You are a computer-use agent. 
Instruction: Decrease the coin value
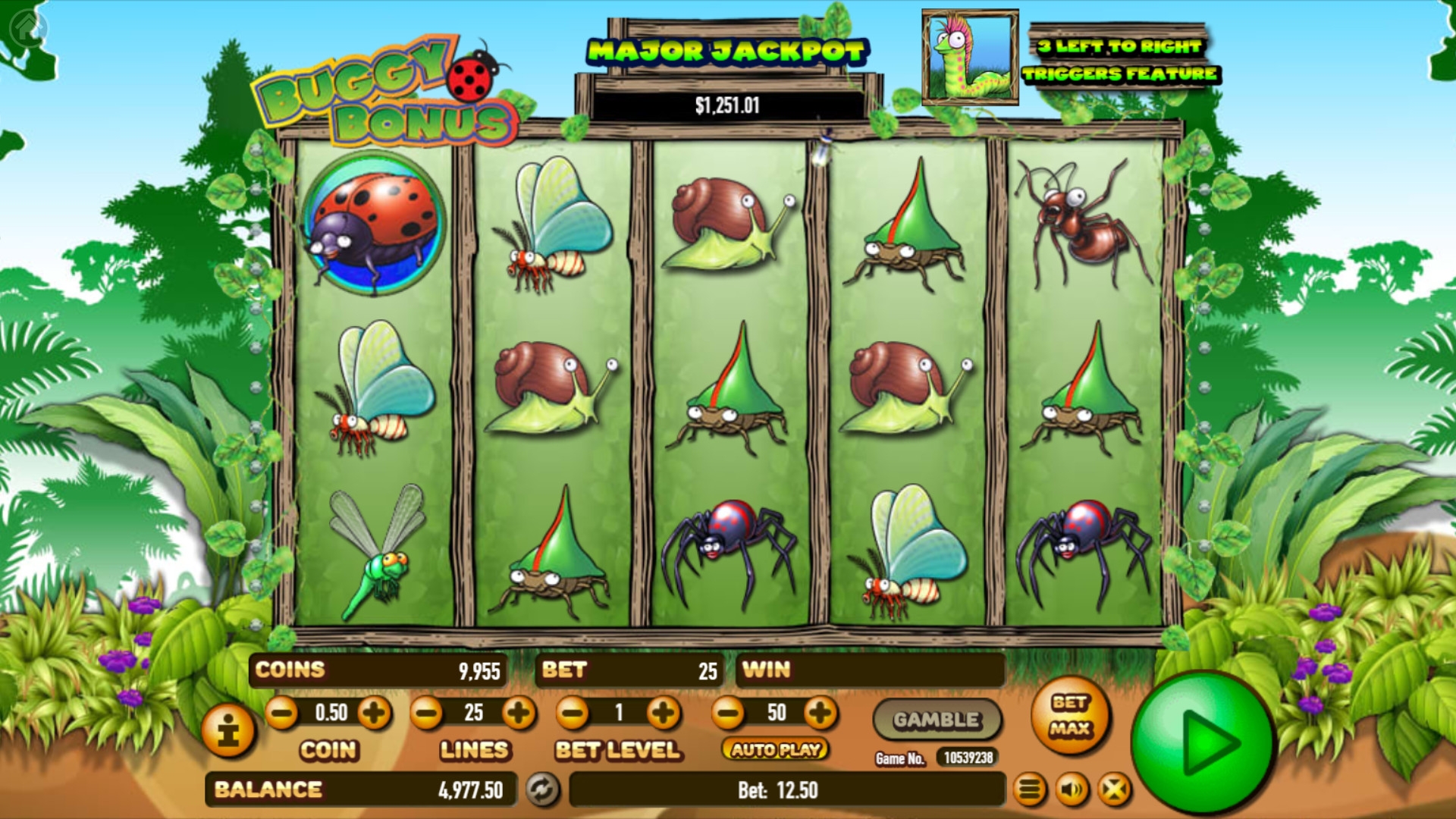pyautogui.click(x=282, y=713)
